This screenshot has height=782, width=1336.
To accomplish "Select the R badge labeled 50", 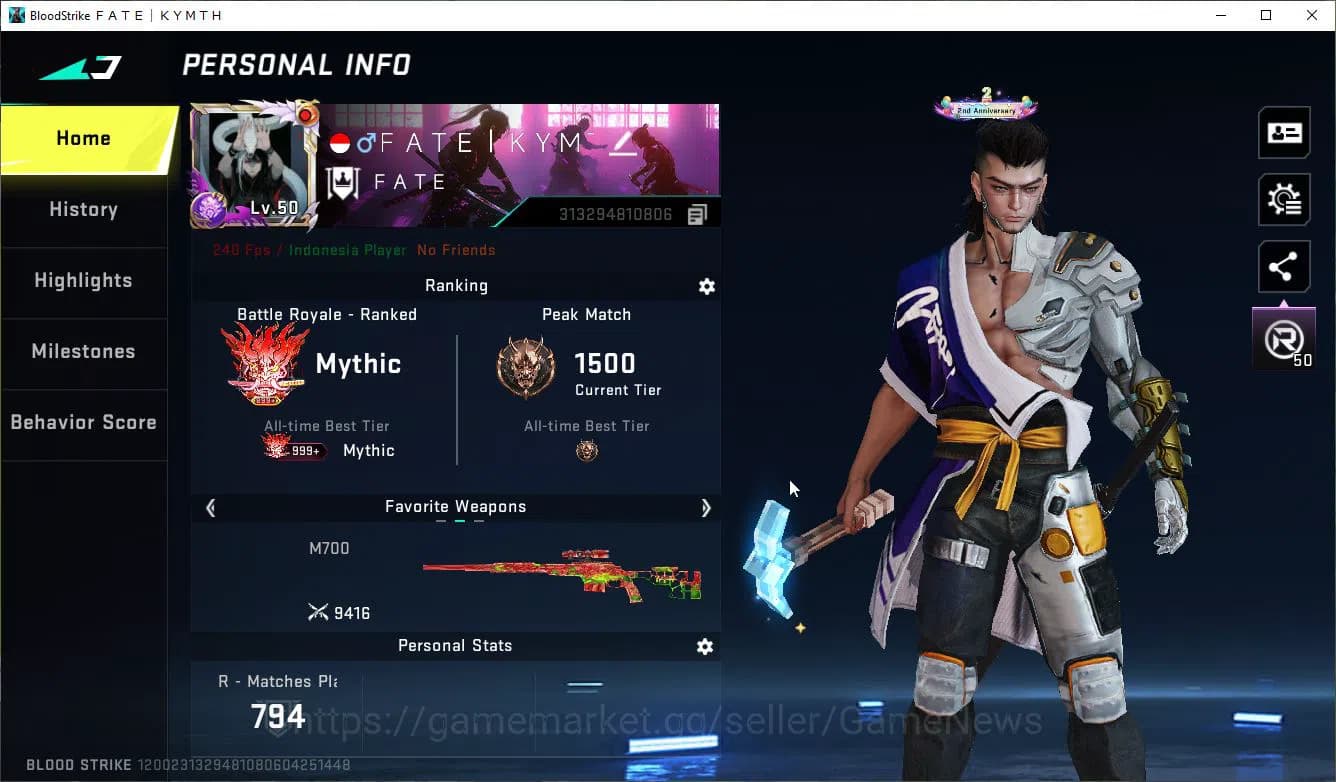I will pyautogui.click(x=1284, y=337).
